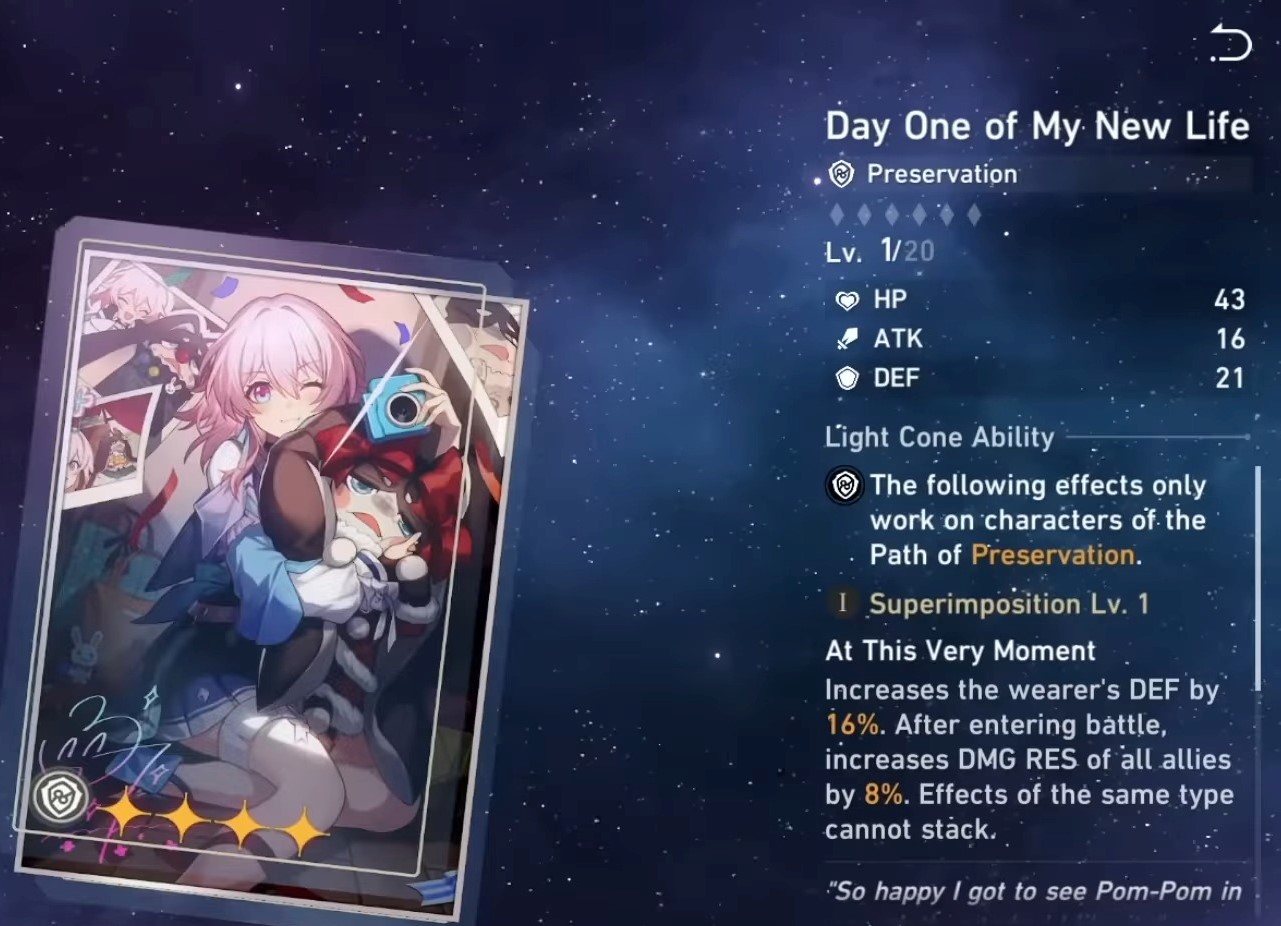Viewport: 1281px width, 926px height.
Task: Click the Preservation shield icon under Light Cone Ability
Action: click(x=843, y=487)
